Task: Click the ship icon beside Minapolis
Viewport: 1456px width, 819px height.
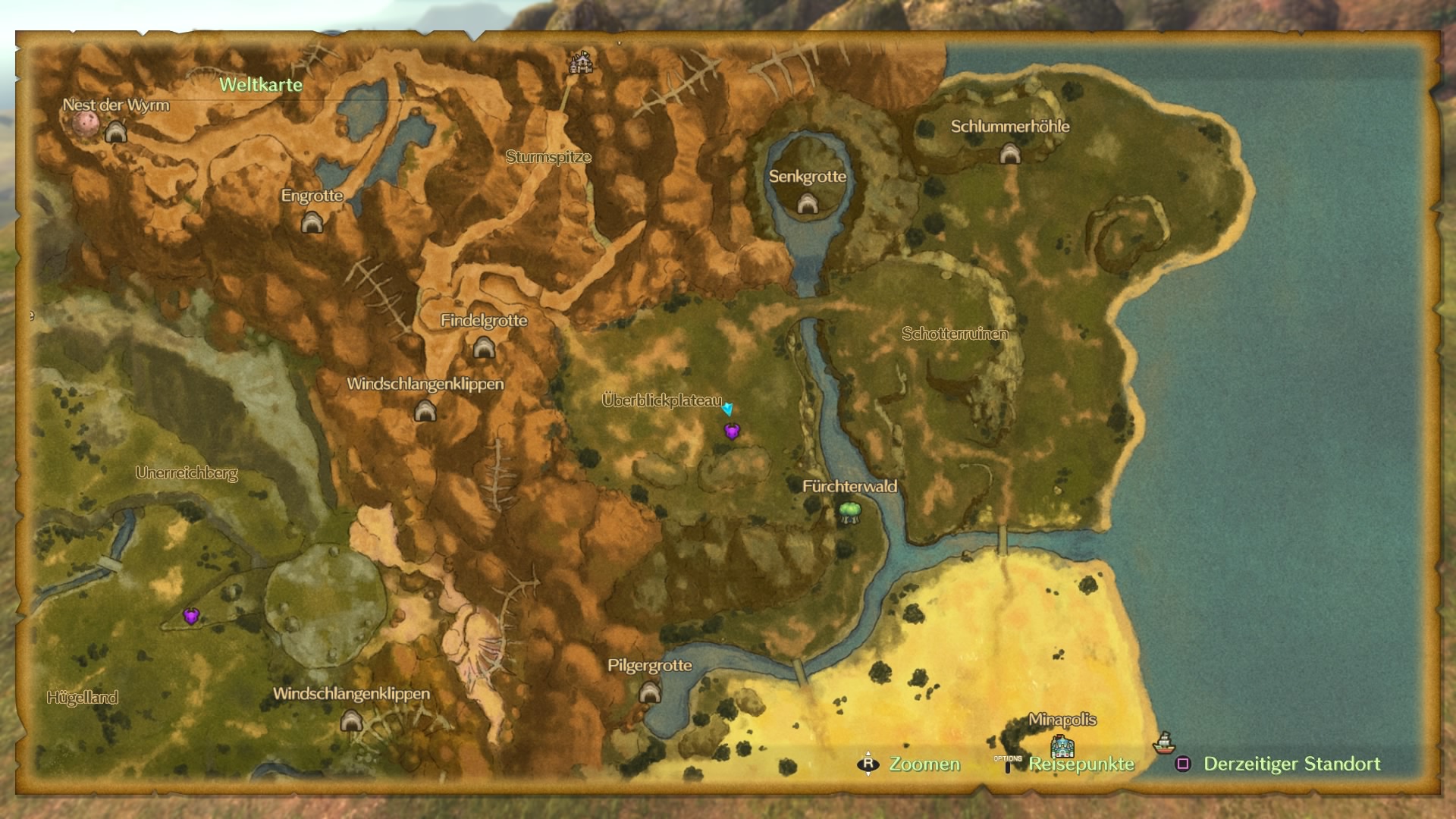Action: [1163, 742]
